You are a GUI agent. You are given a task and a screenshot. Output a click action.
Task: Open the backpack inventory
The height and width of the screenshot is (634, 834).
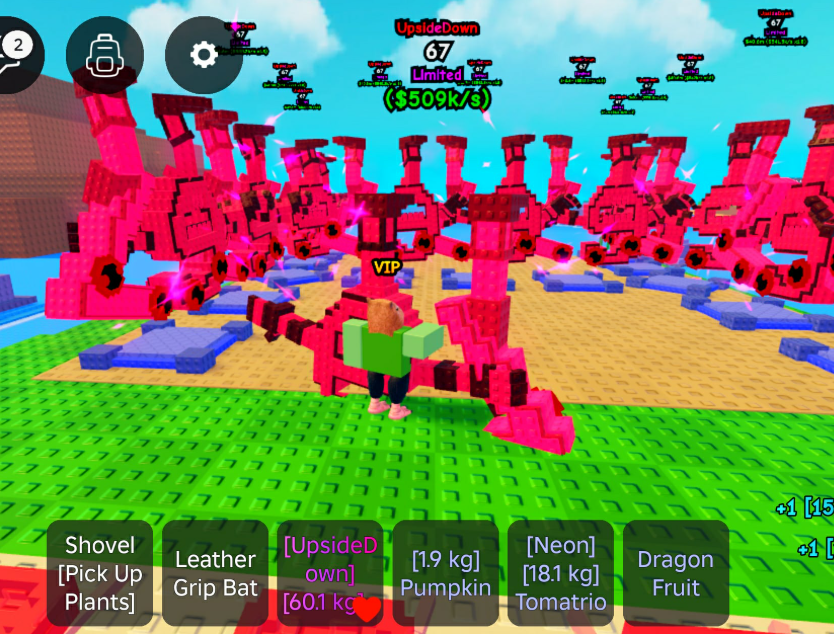click(x=105, y=55)
